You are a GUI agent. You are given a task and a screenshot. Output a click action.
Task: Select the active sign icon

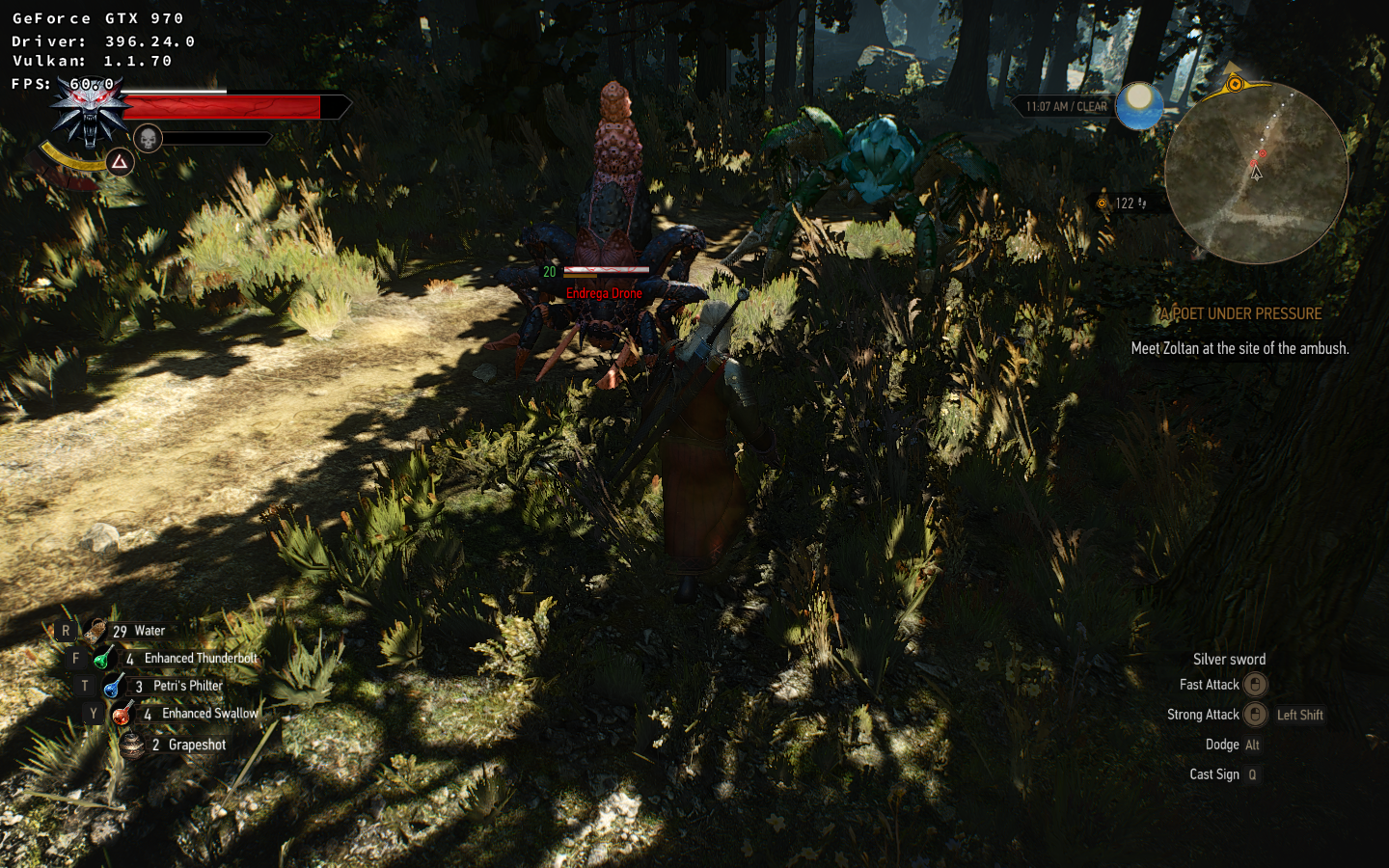click(x=119, y=162)
